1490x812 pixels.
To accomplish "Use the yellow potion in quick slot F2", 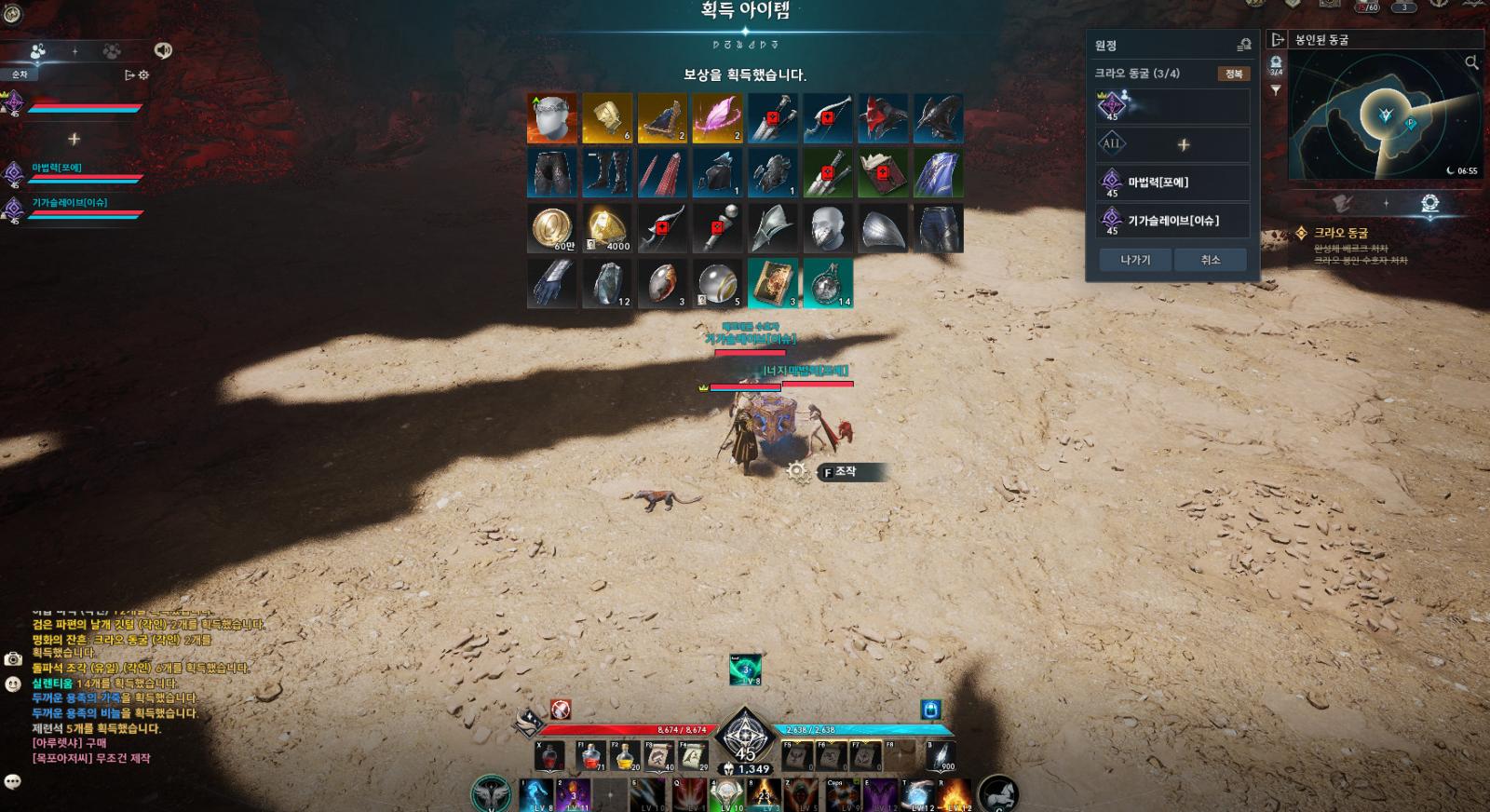I will [625, 756].
